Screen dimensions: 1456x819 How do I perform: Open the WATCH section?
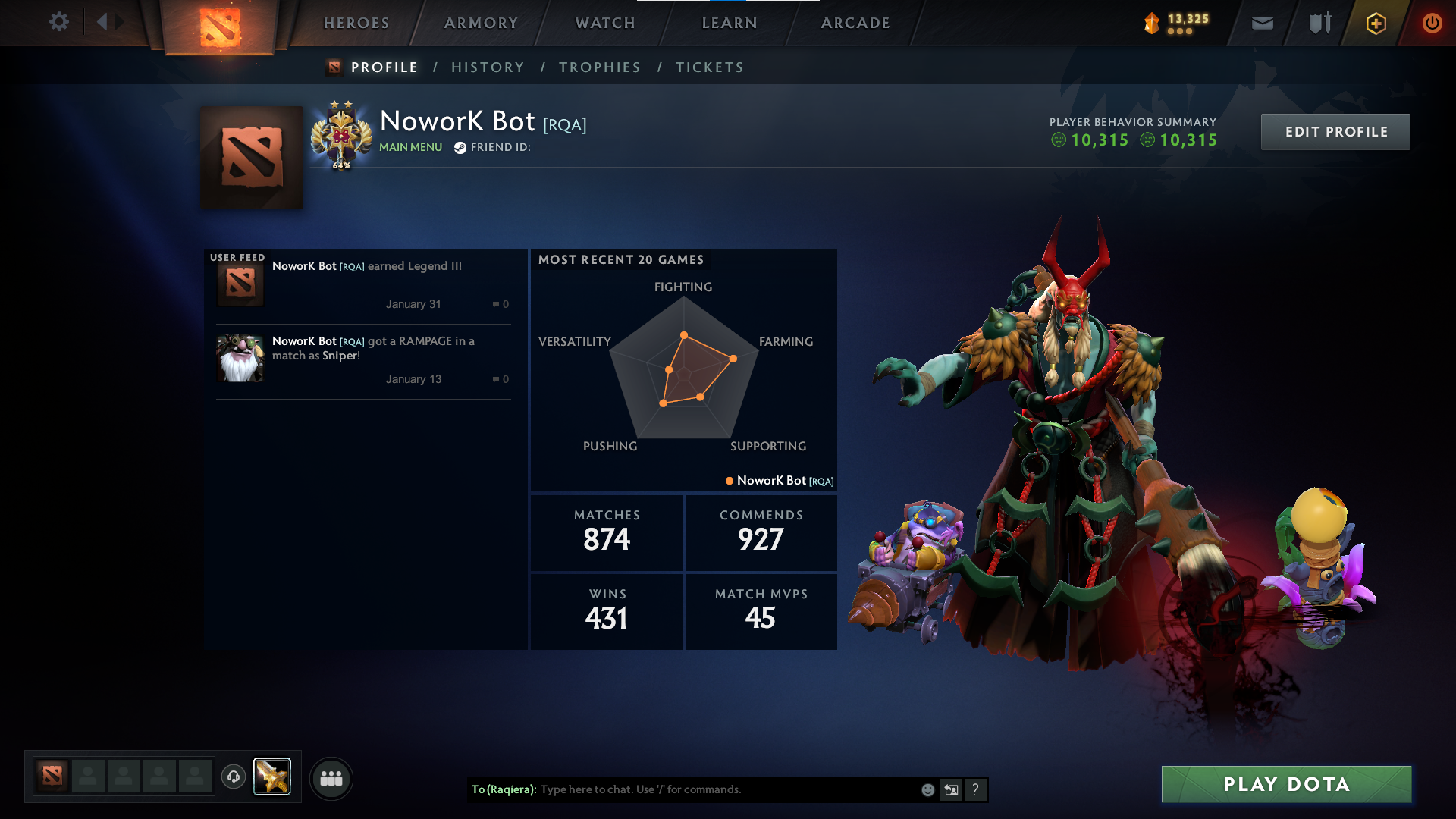(604, 23)
